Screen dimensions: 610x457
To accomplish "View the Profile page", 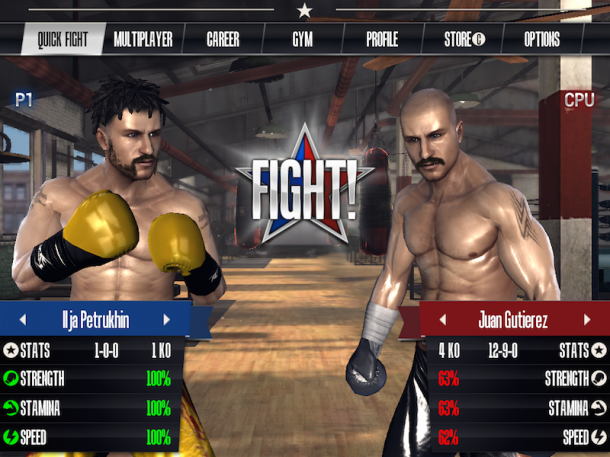I will point(382,40).
